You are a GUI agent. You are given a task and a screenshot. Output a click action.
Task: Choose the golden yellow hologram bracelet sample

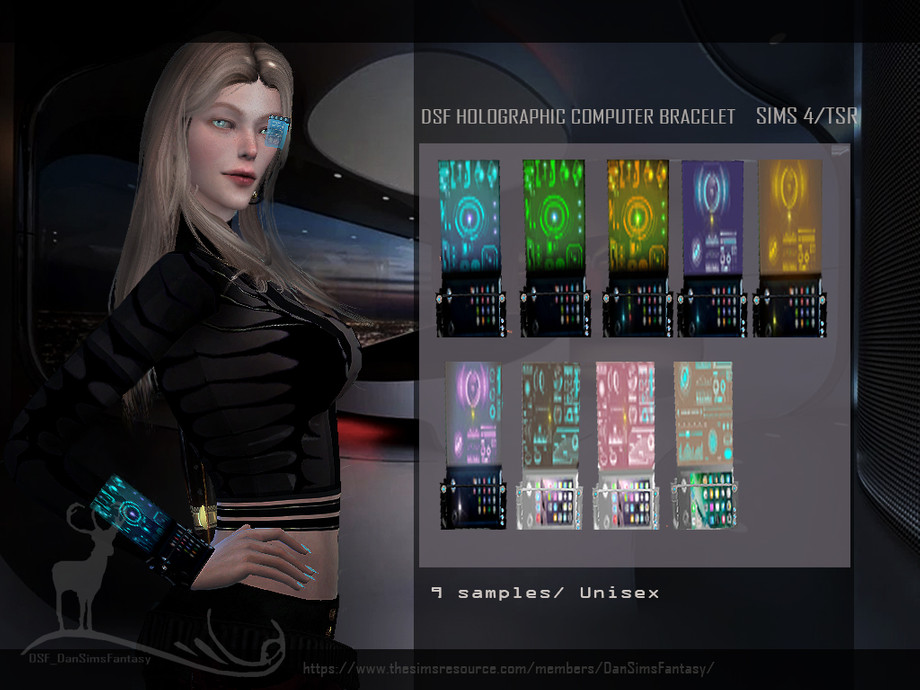[789, 246]
